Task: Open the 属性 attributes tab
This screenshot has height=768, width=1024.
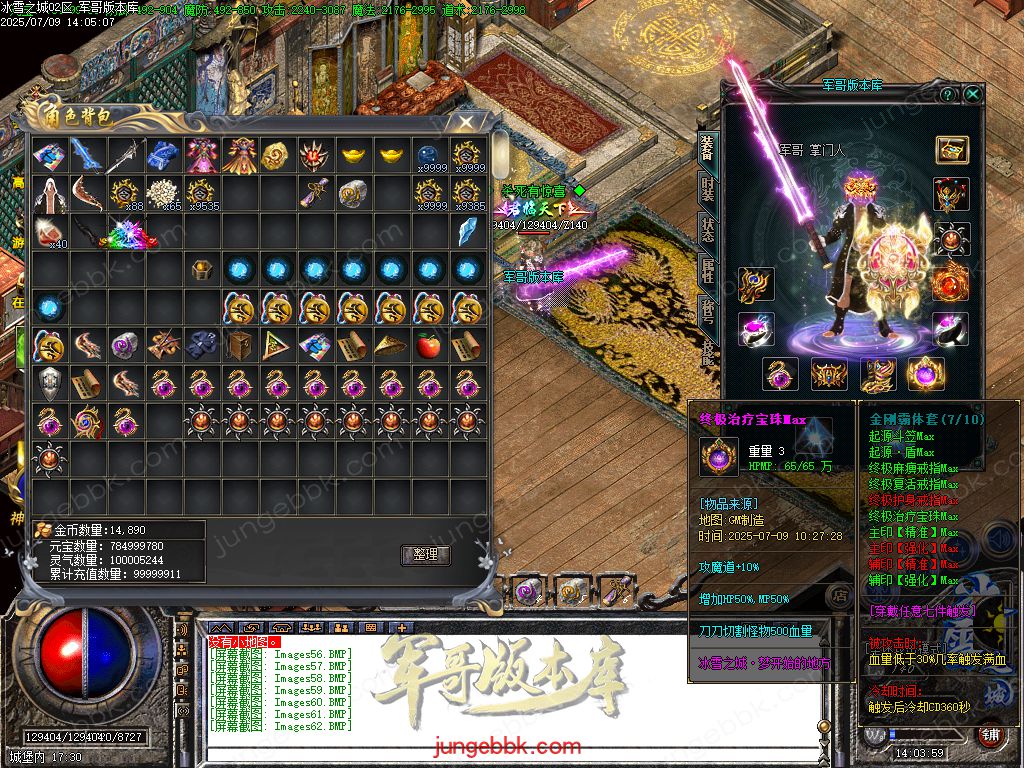Action: (x=707, y=271)
